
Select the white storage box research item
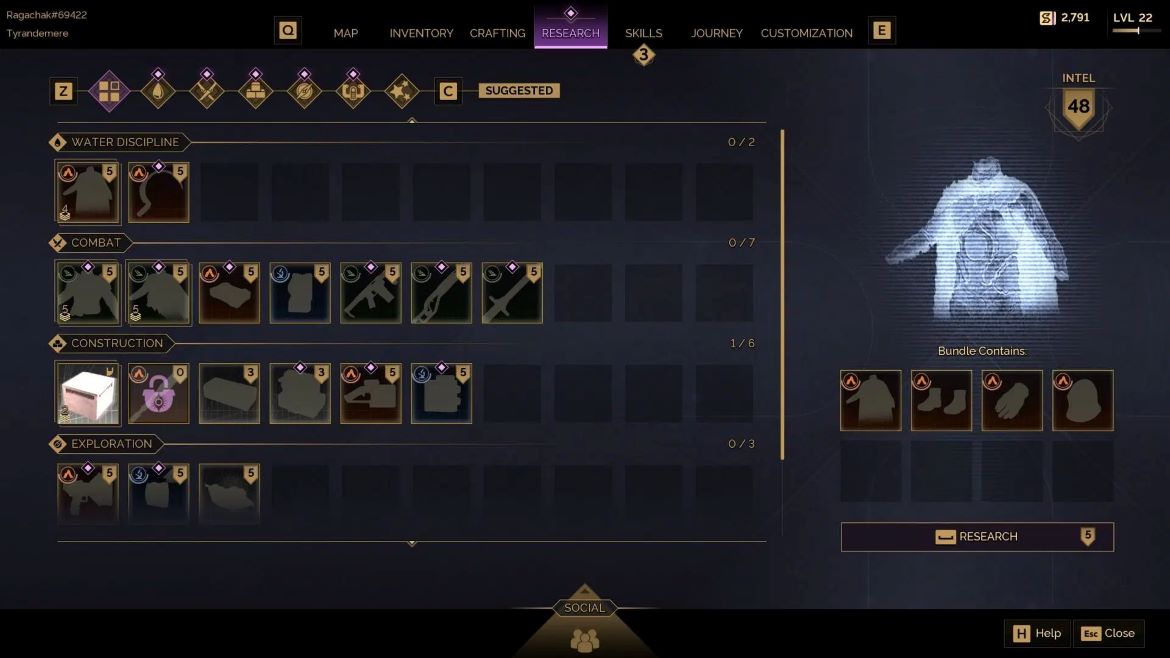coord(88,394)
